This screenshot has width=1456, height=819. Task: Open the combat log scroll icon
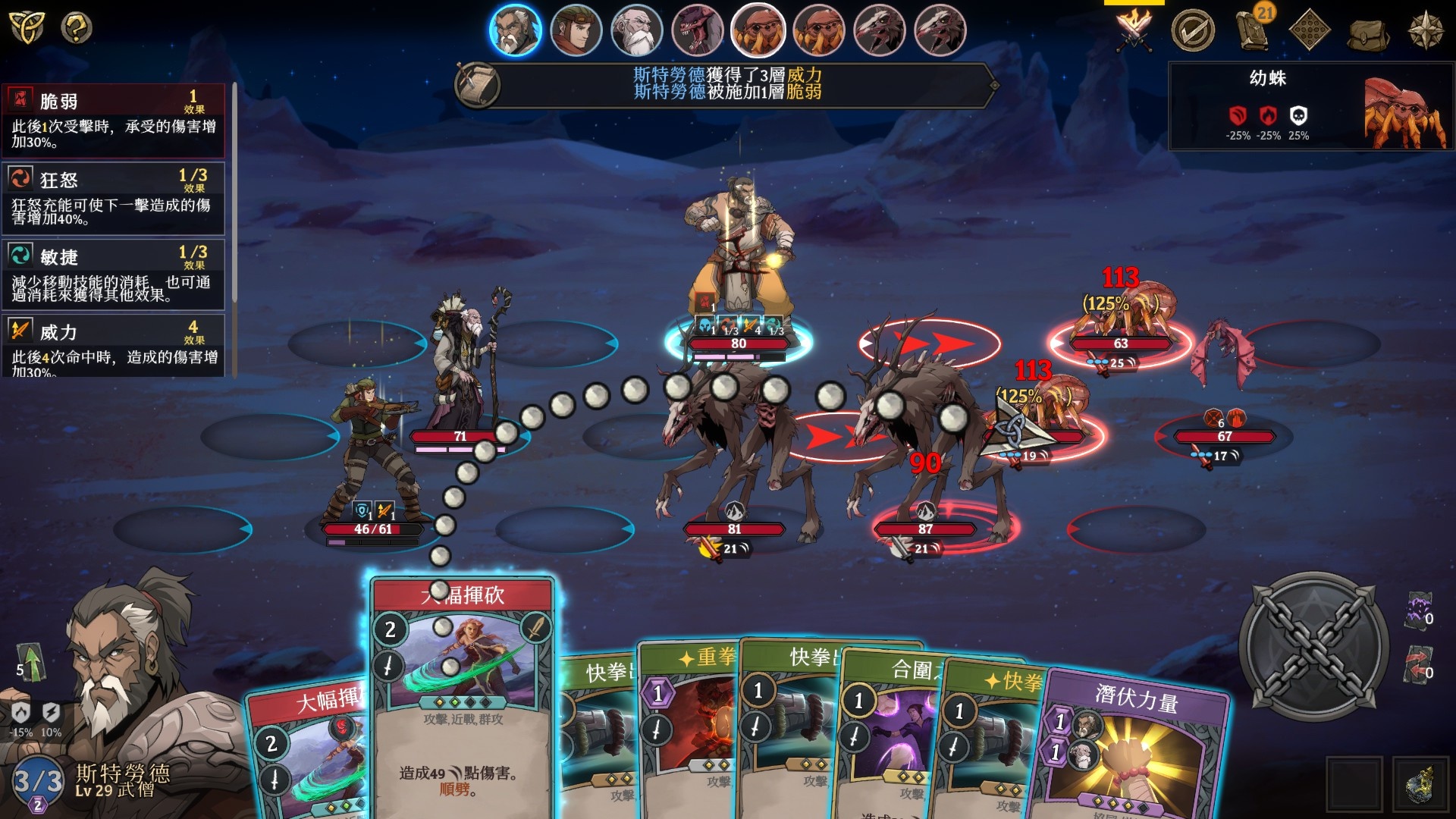pyautogui.click(x=477, y=84)
